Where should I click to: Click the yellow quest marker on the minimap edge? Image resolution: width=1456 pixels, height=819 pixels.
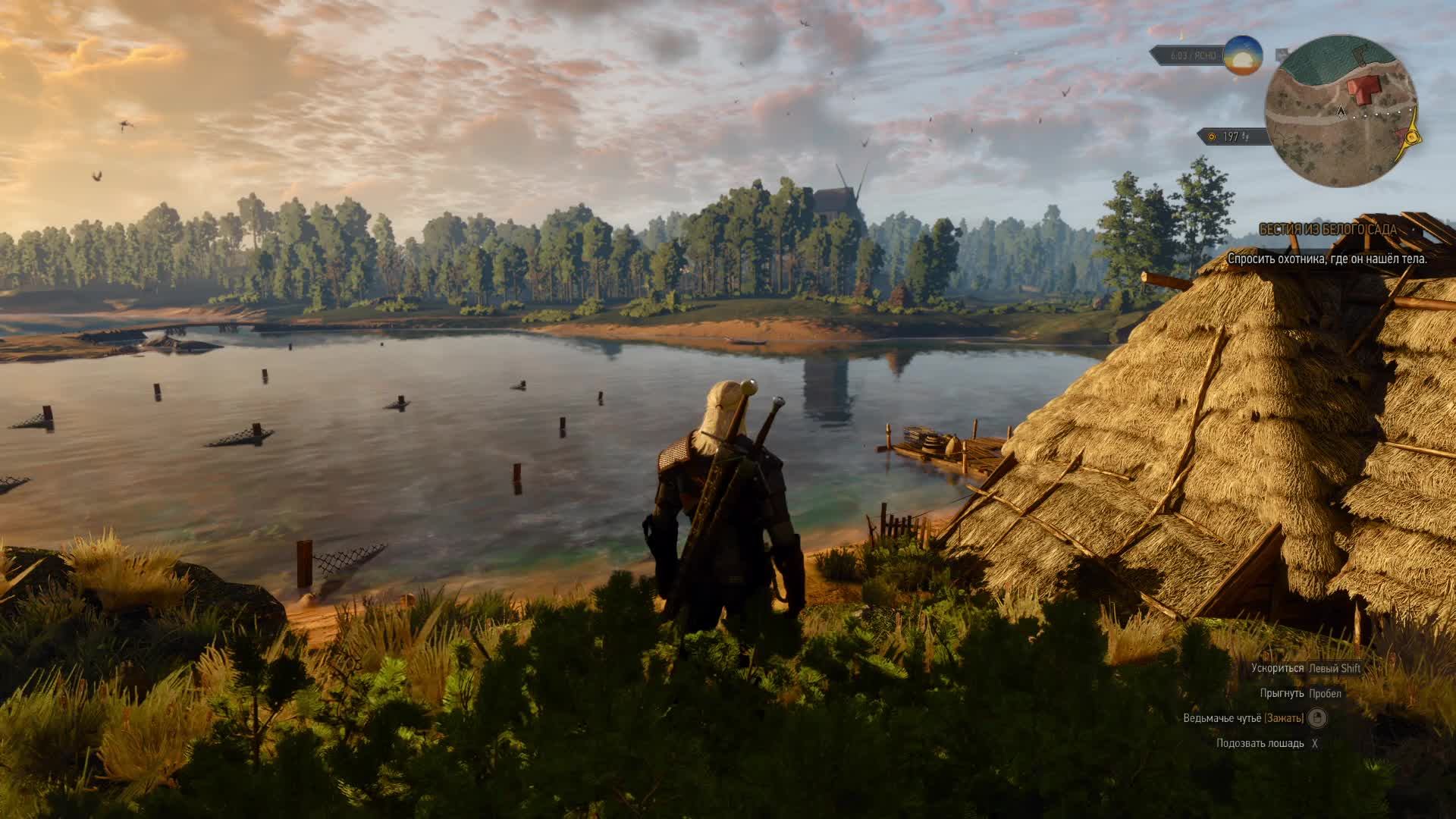tap(1412, 137)
